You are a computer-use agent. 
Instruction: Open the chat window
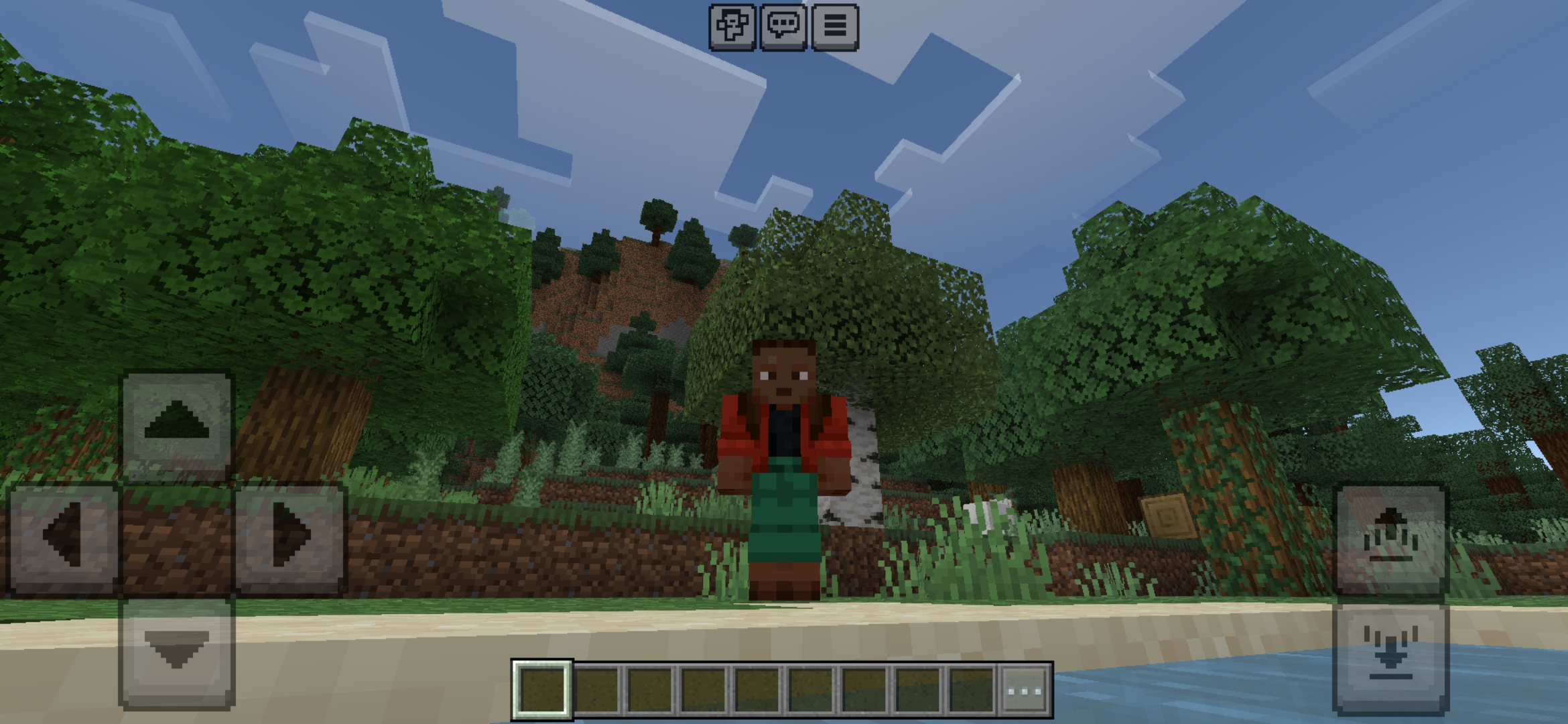pyautogui.click(x=782, y=27)
